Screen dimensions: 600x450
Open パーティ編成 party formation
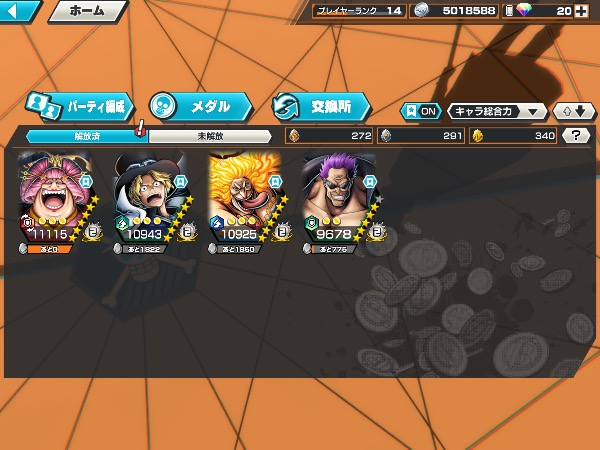(80, 105)
